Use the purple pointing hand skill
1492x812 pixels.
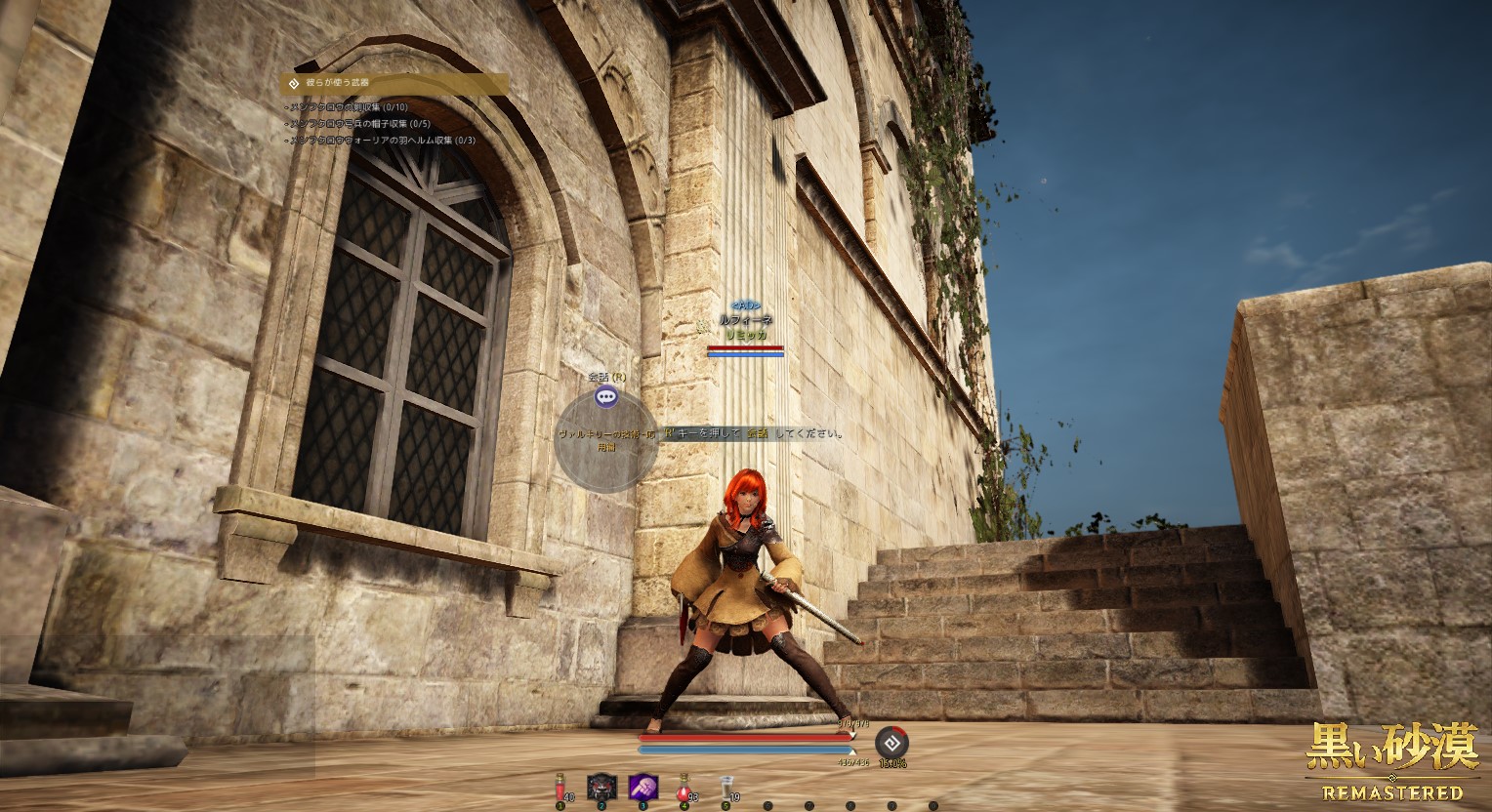(642, 787)
